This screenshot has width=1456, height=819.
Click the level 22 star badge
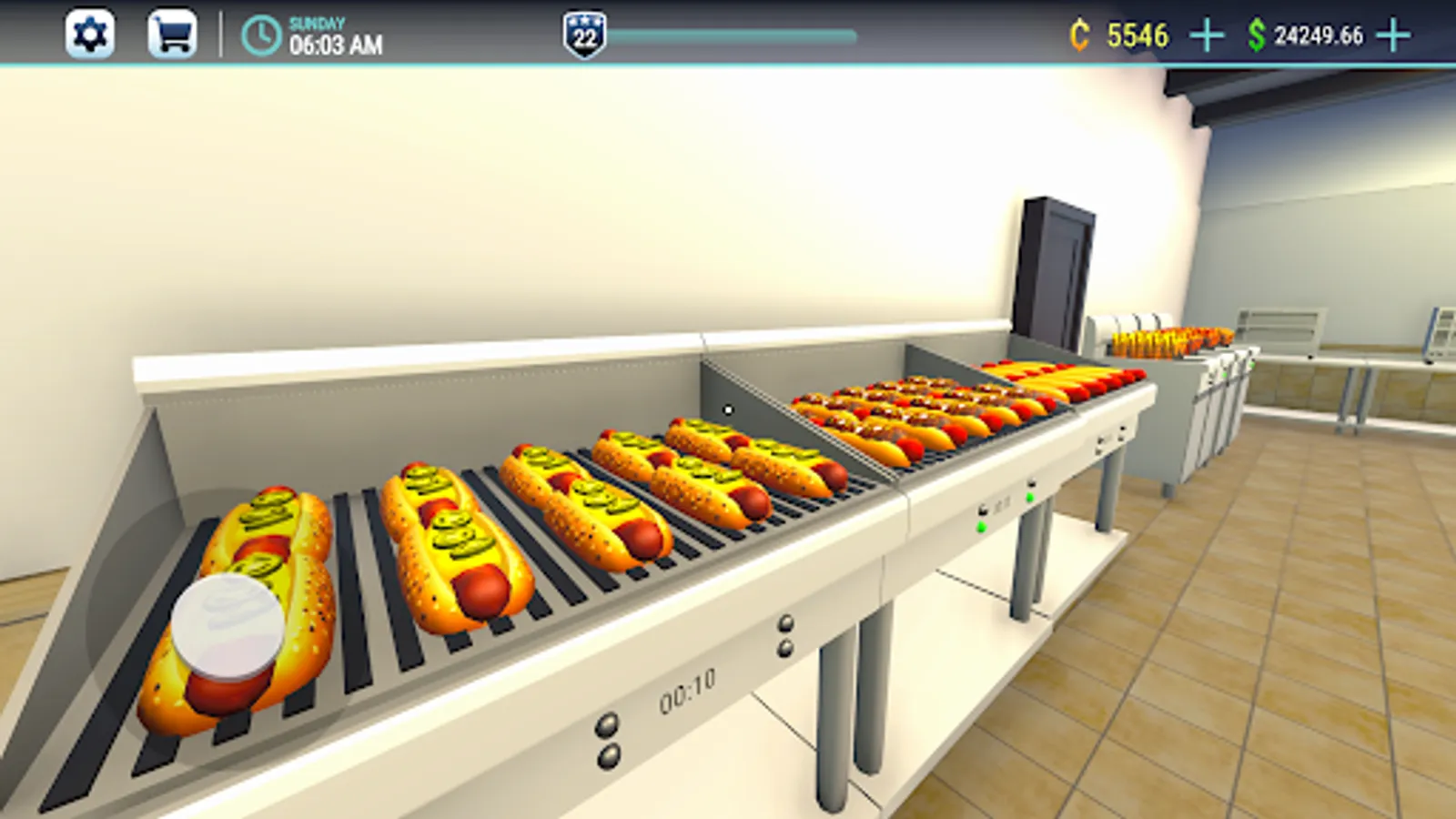[584, 32]
